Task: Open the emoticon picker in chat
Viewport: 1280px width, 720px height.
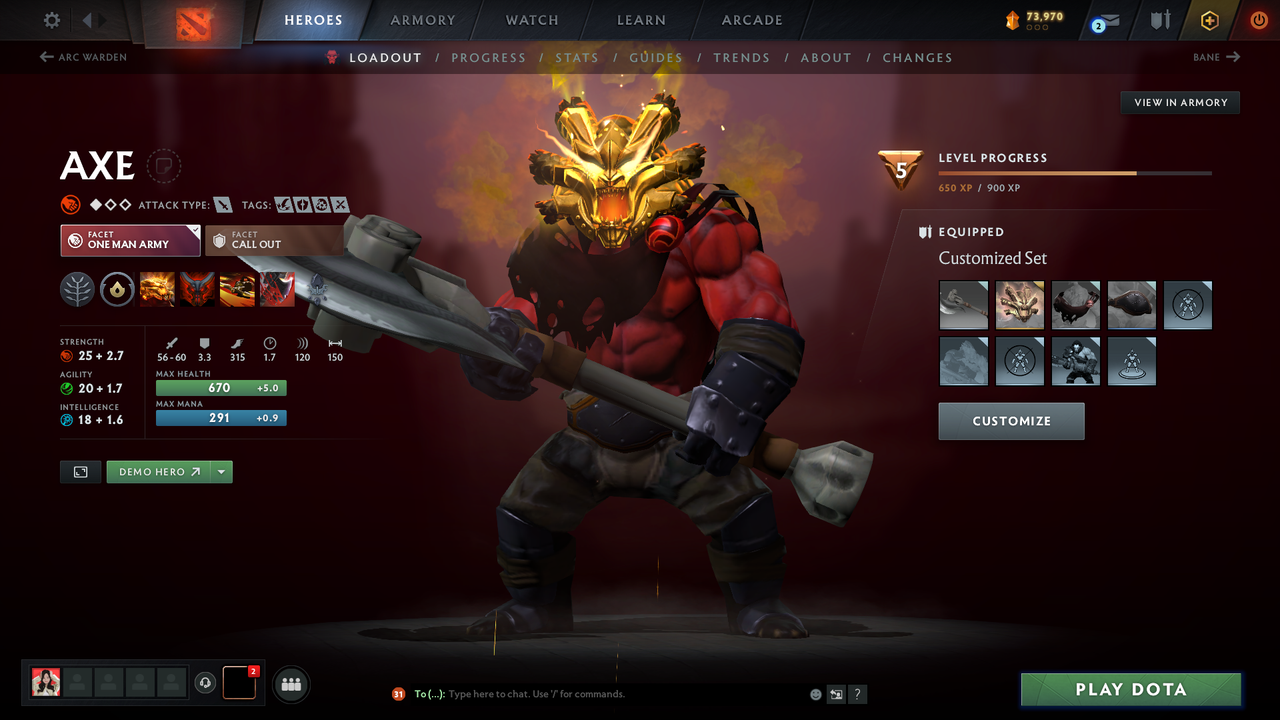Action: tap(815, 693)
